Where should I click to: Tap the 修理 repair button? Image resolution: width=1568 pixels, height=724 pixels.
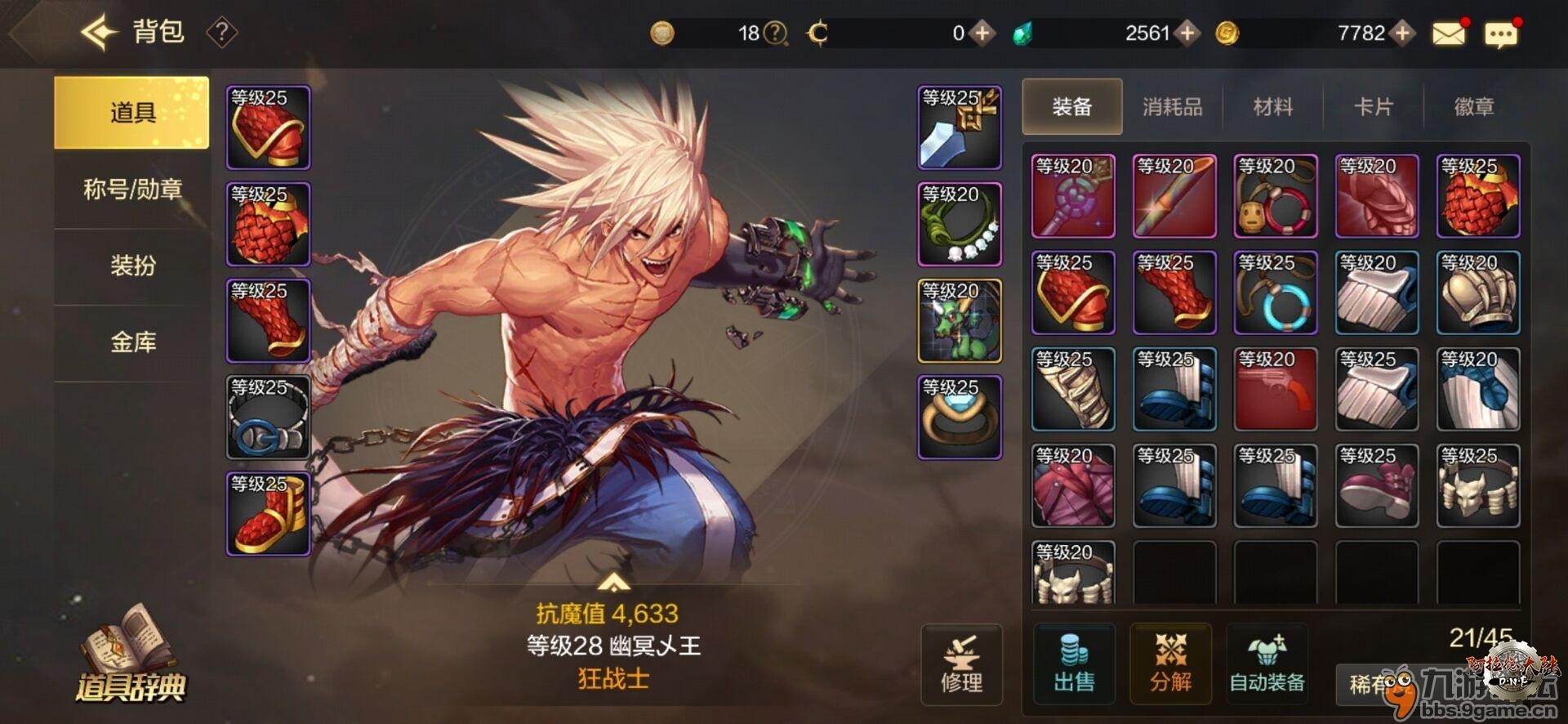tap(961, 665)
